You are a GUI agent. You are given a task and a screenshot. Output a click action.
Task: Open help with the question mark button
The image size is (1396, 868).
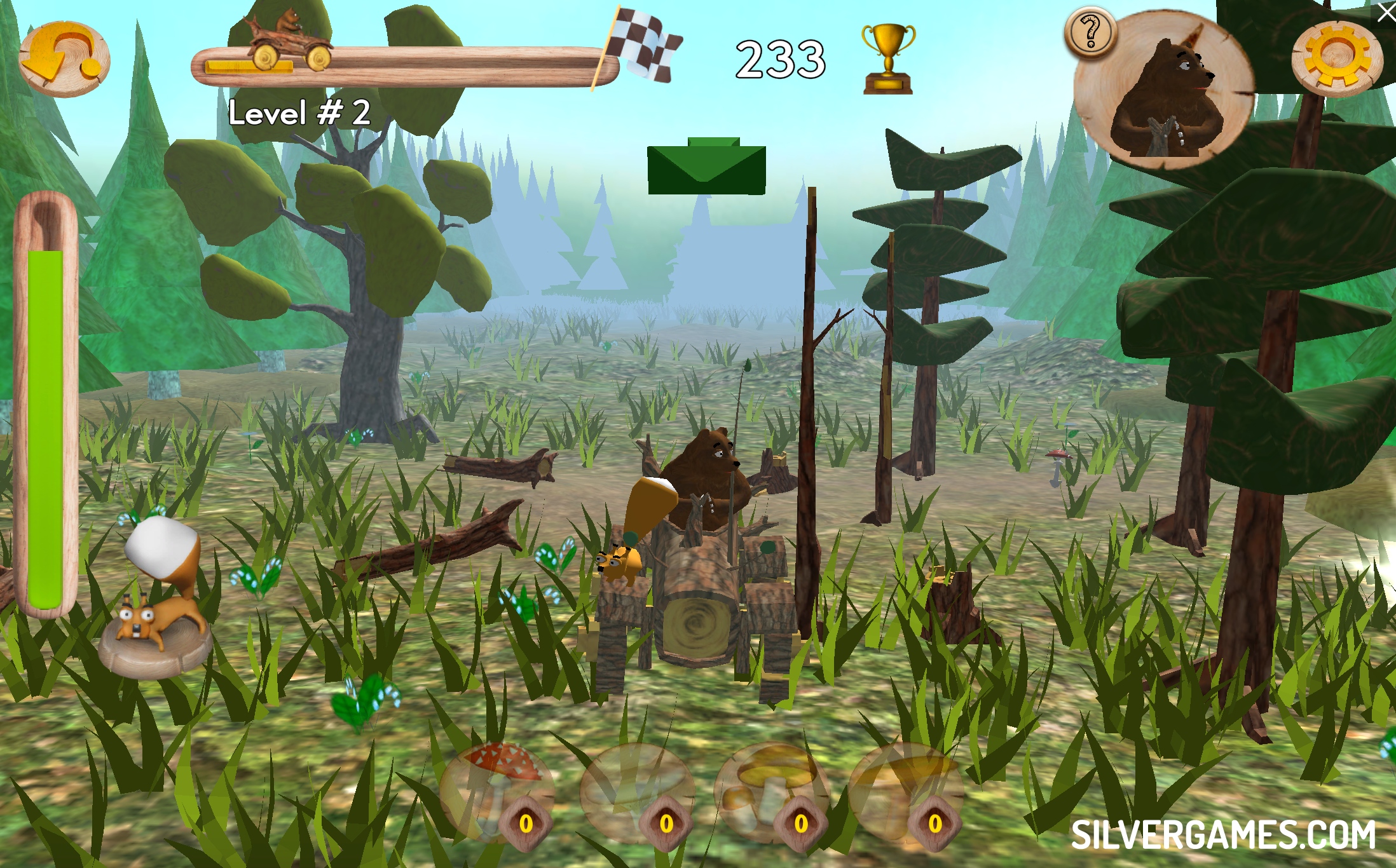pos(1091,32)
